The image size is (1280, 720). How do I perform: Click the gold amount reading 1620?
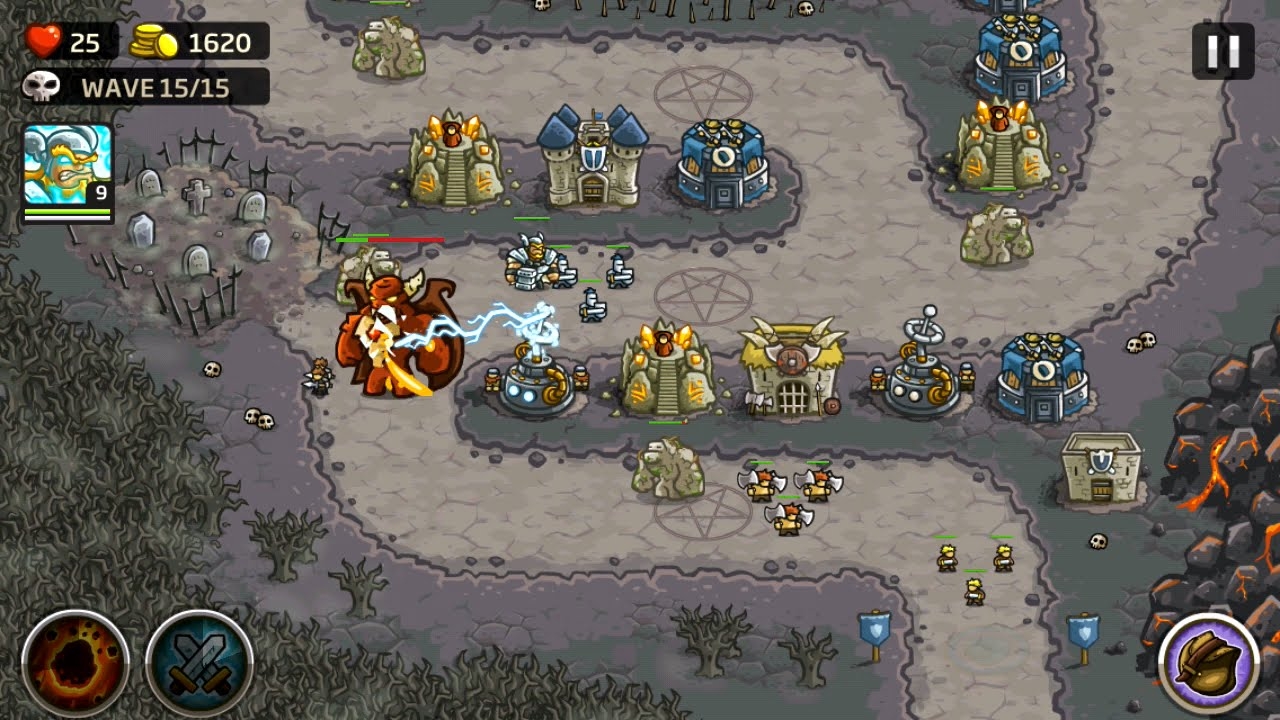[221, 42]
